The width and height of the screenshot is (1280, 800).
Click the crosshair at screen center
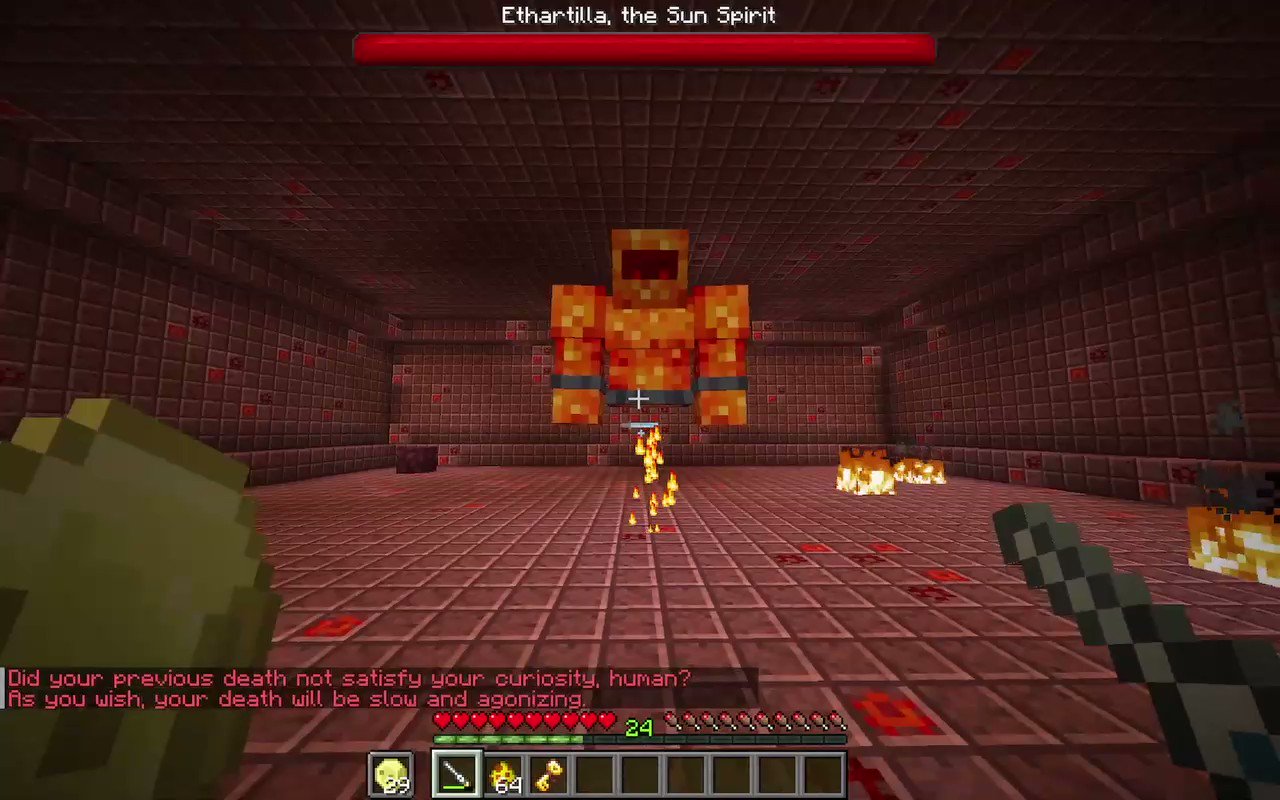pos(640,399)
